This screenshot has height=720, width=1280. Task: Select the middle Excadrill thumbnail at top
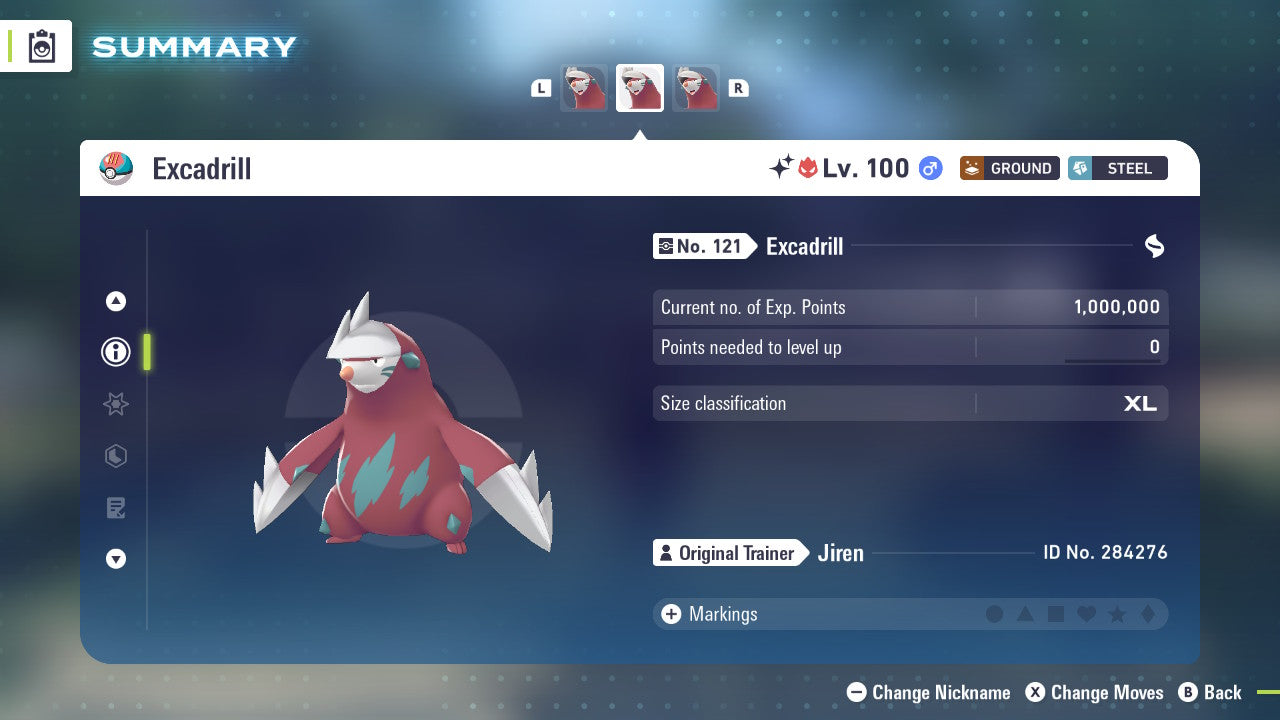[x=639, y=87]
